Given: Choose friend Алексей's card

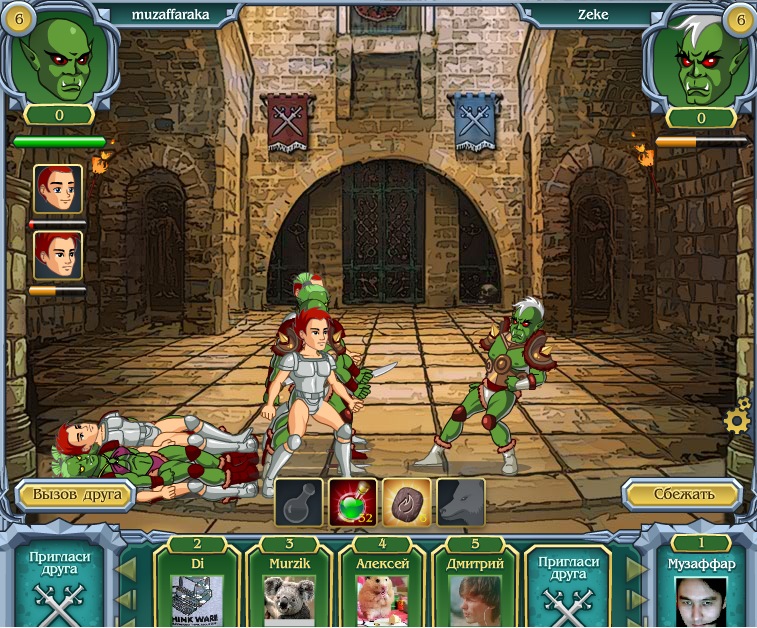Looking at the screenshot, I should click(382, 591).
